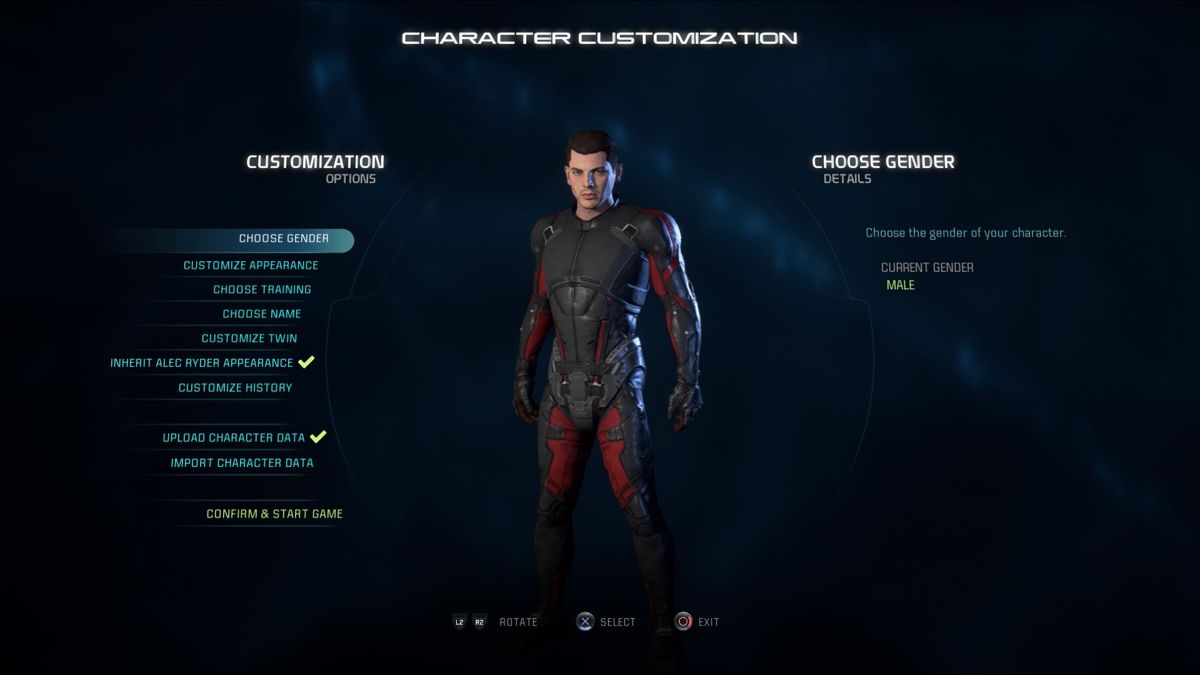Image resolution: width=1200 pixels, height=675 pixels.
Task: Open Customize Twin settings
Action: point(249,339)
